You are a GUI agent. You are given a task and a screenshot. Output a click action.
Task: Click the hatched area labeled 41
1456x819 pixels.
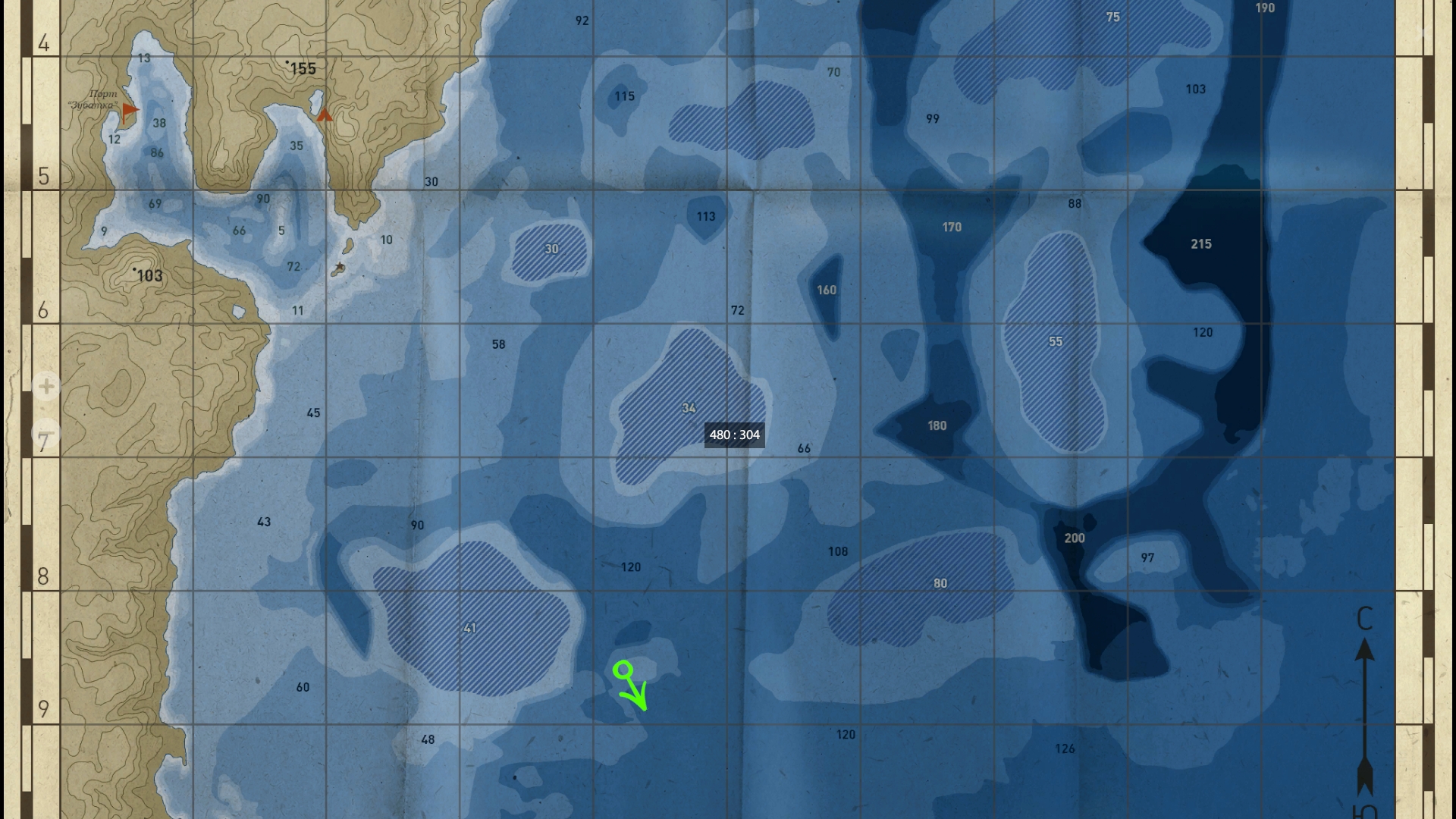tap(470, 628)
